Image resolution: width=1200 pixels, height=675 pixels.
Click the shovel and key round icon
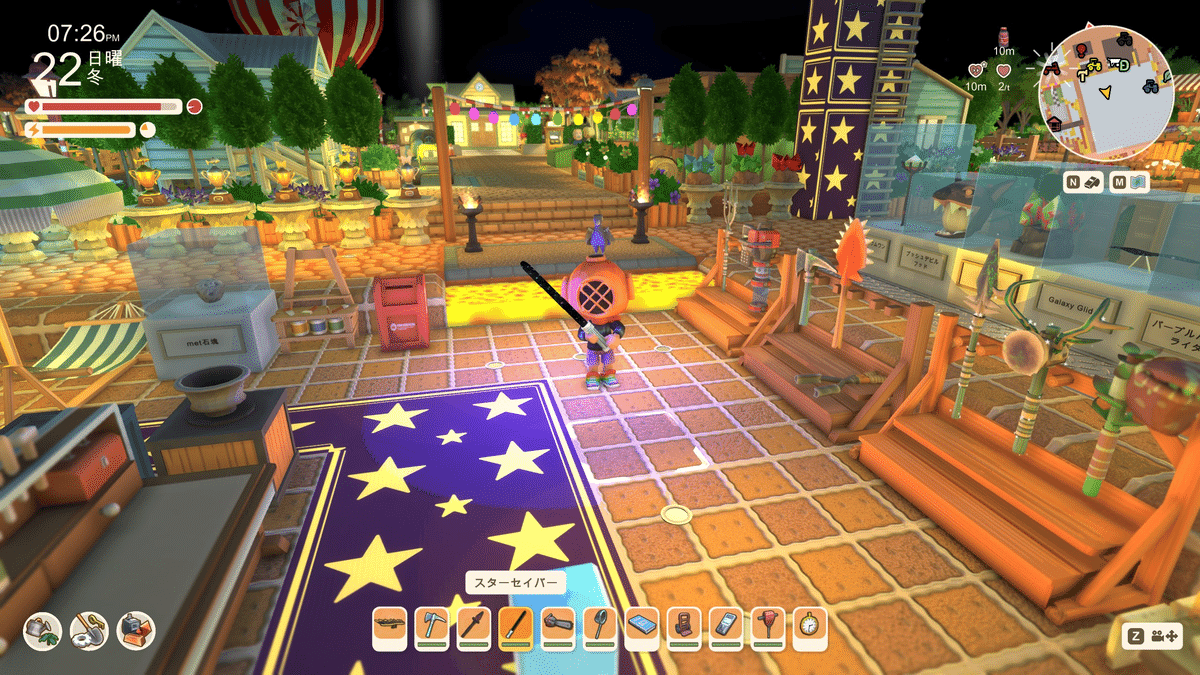click(89, 630)
